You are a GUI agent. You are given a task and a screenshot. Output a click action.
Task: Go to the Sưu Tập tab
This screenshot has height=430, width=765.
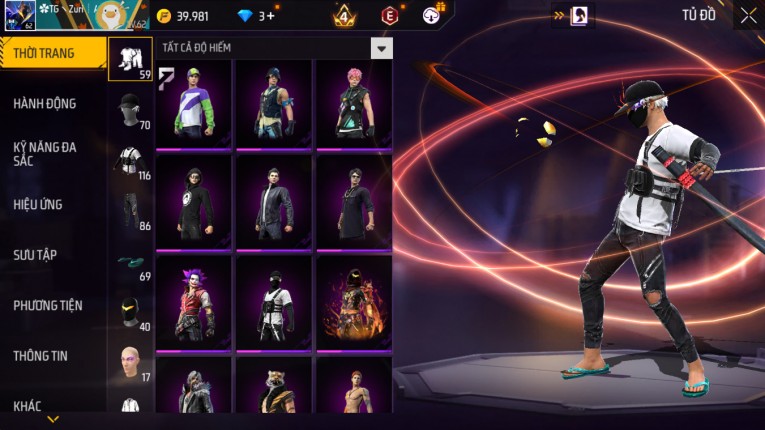click(35, 255)
